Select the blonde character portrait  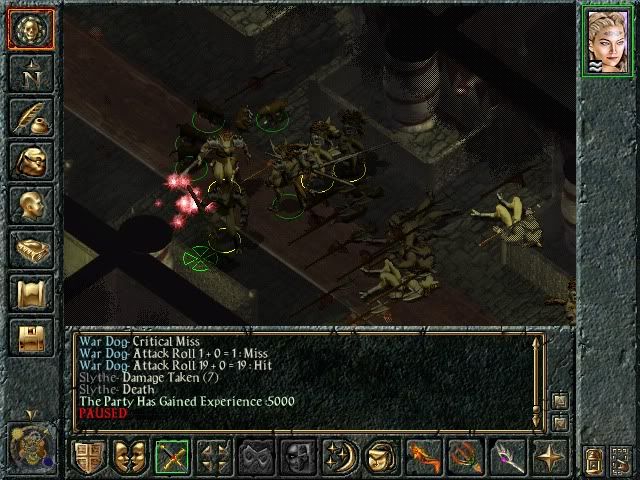(607, 41)
